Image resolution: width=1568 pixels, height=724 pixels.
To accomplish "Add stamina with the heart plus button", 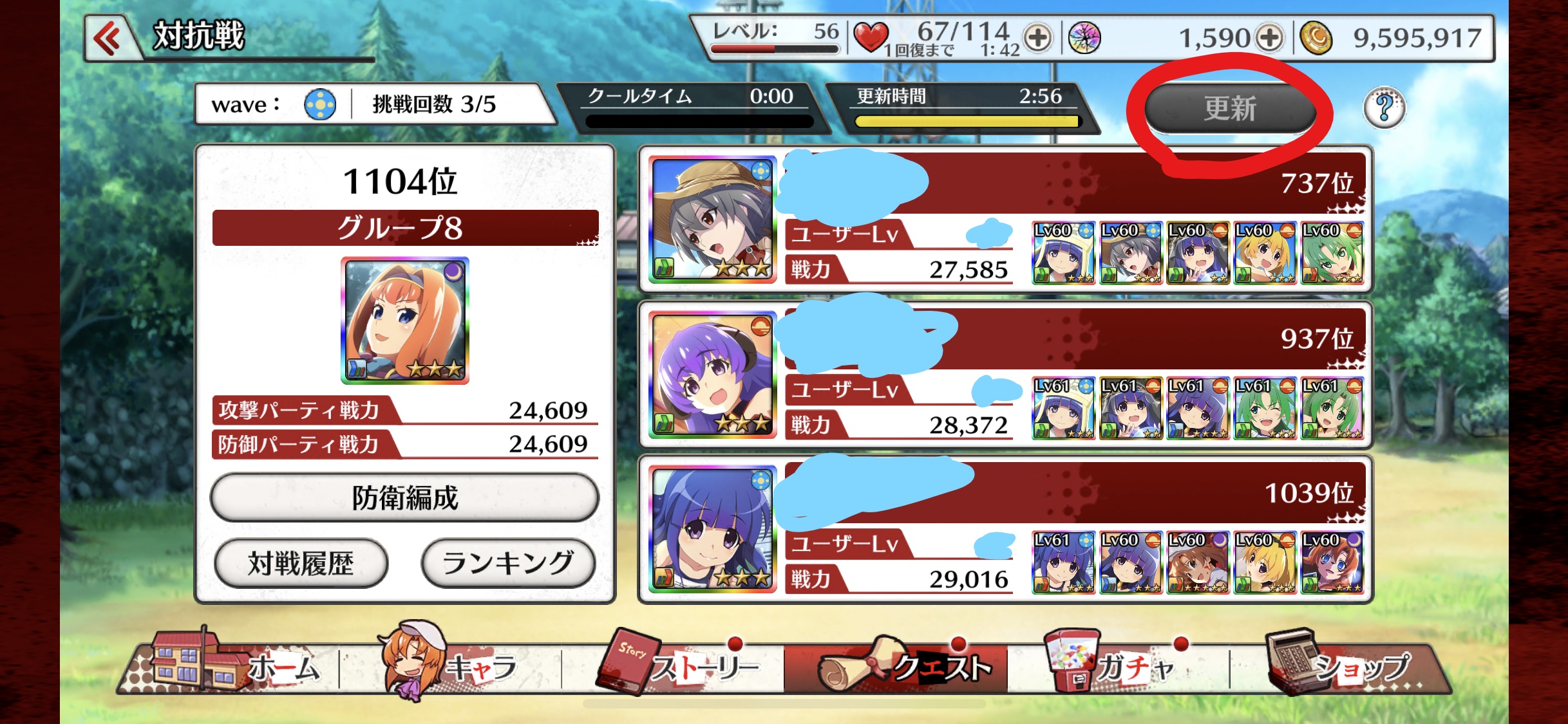I will tap(1037, 37).
